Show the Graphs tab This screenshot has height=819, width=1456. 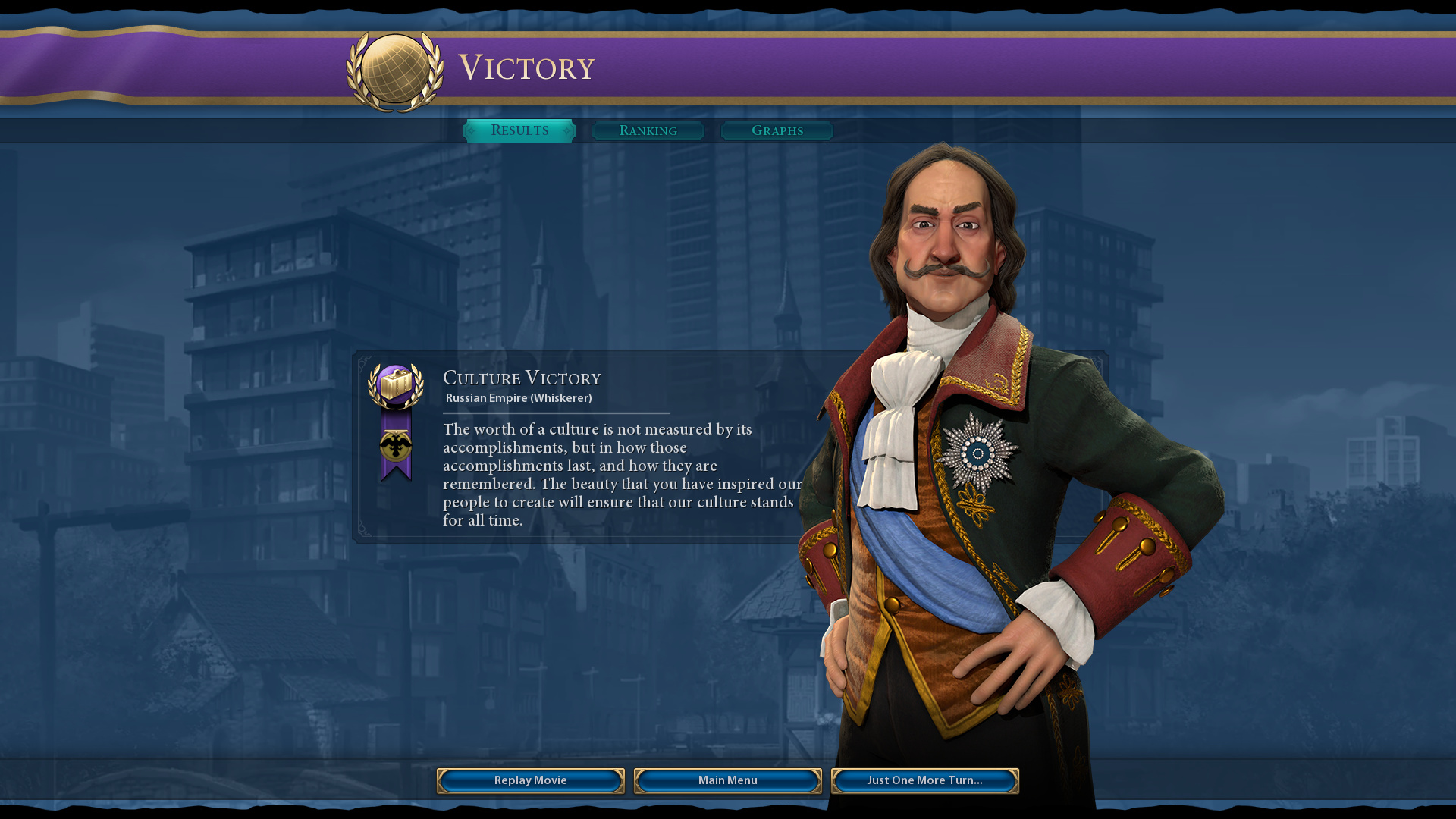(x=777, y=131)
